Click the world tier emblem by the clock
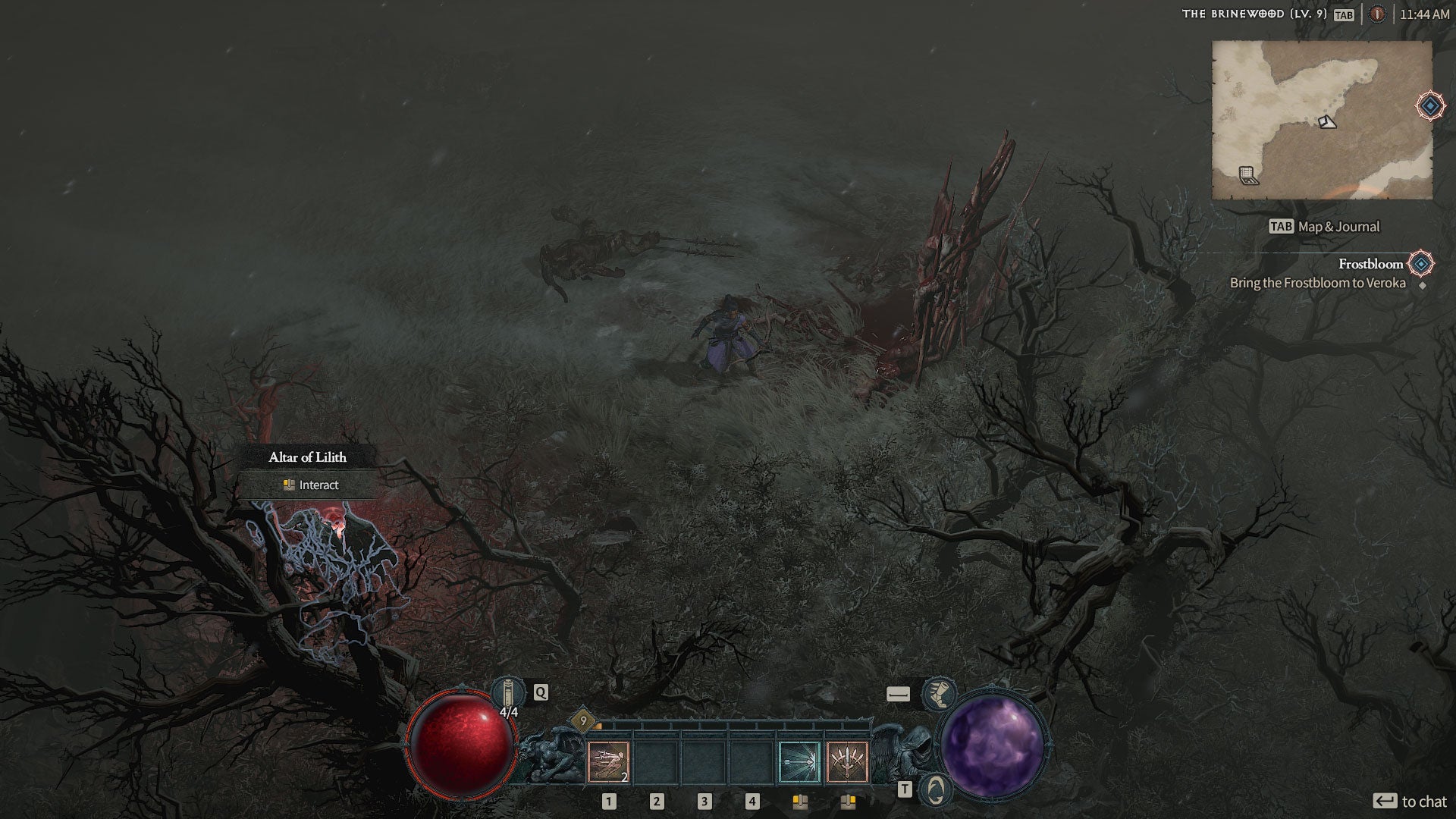 1377,14
